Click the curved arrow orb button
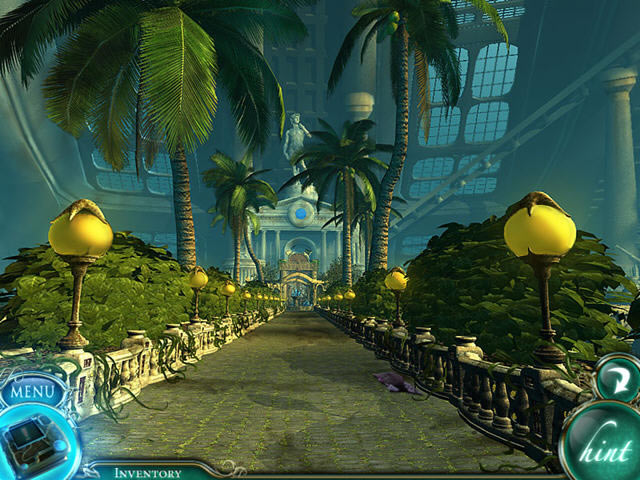The height and width of the screenshot is (480, 640). point(614,380)
